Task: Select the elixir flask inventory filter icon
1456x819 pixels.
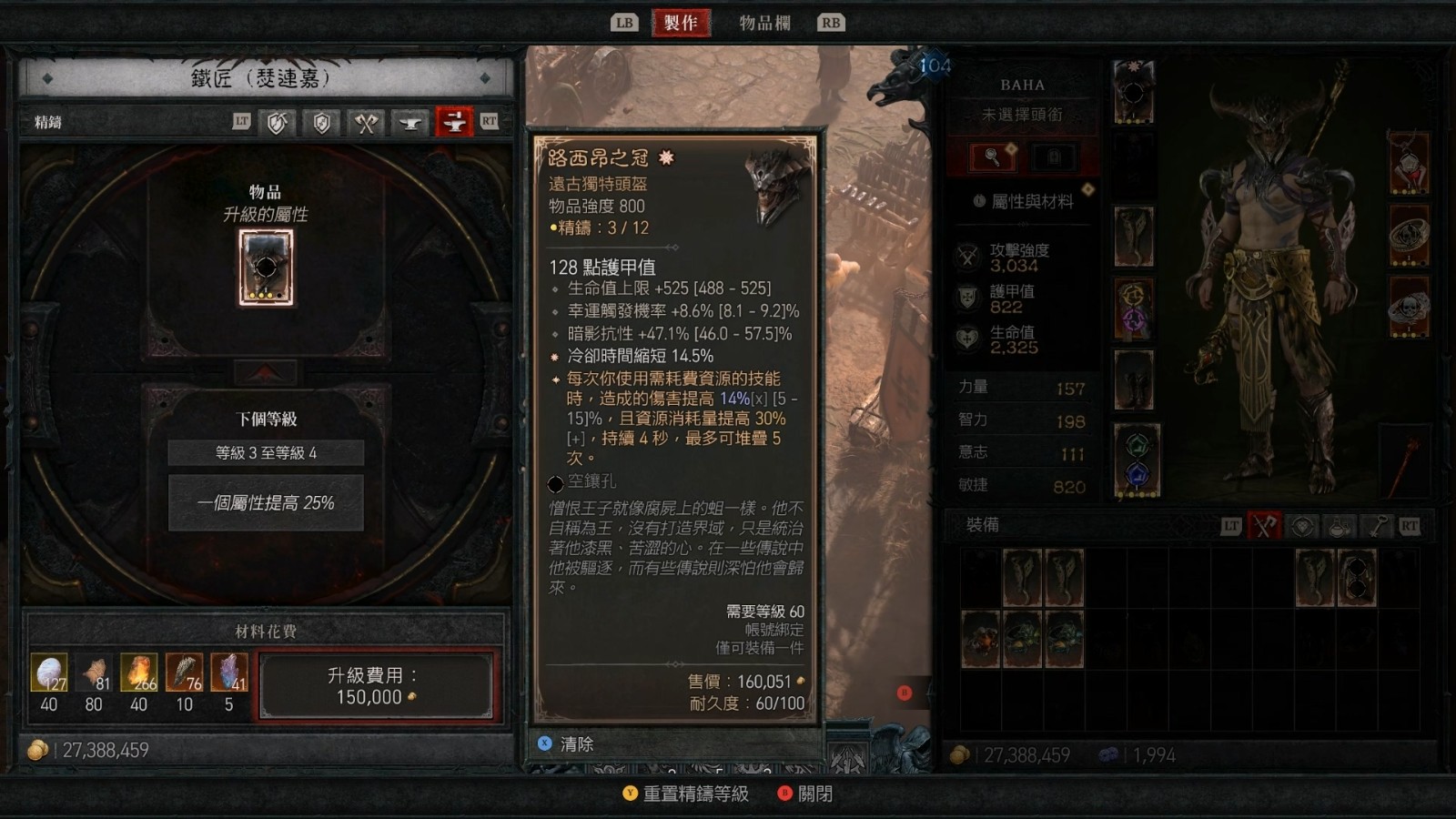Action: tap(1338, 524)
